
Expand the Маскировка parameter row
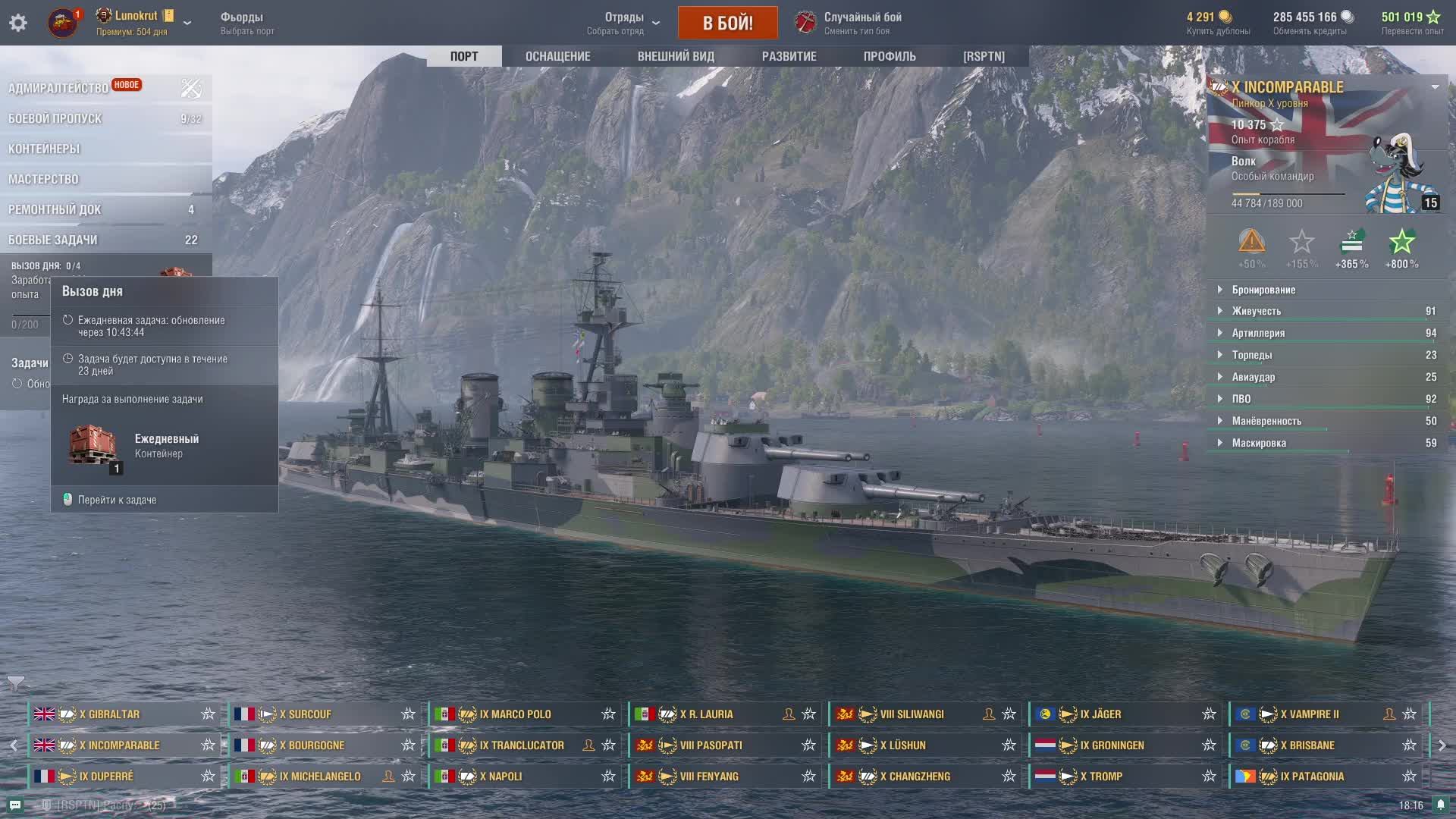tap(1259, 443)
